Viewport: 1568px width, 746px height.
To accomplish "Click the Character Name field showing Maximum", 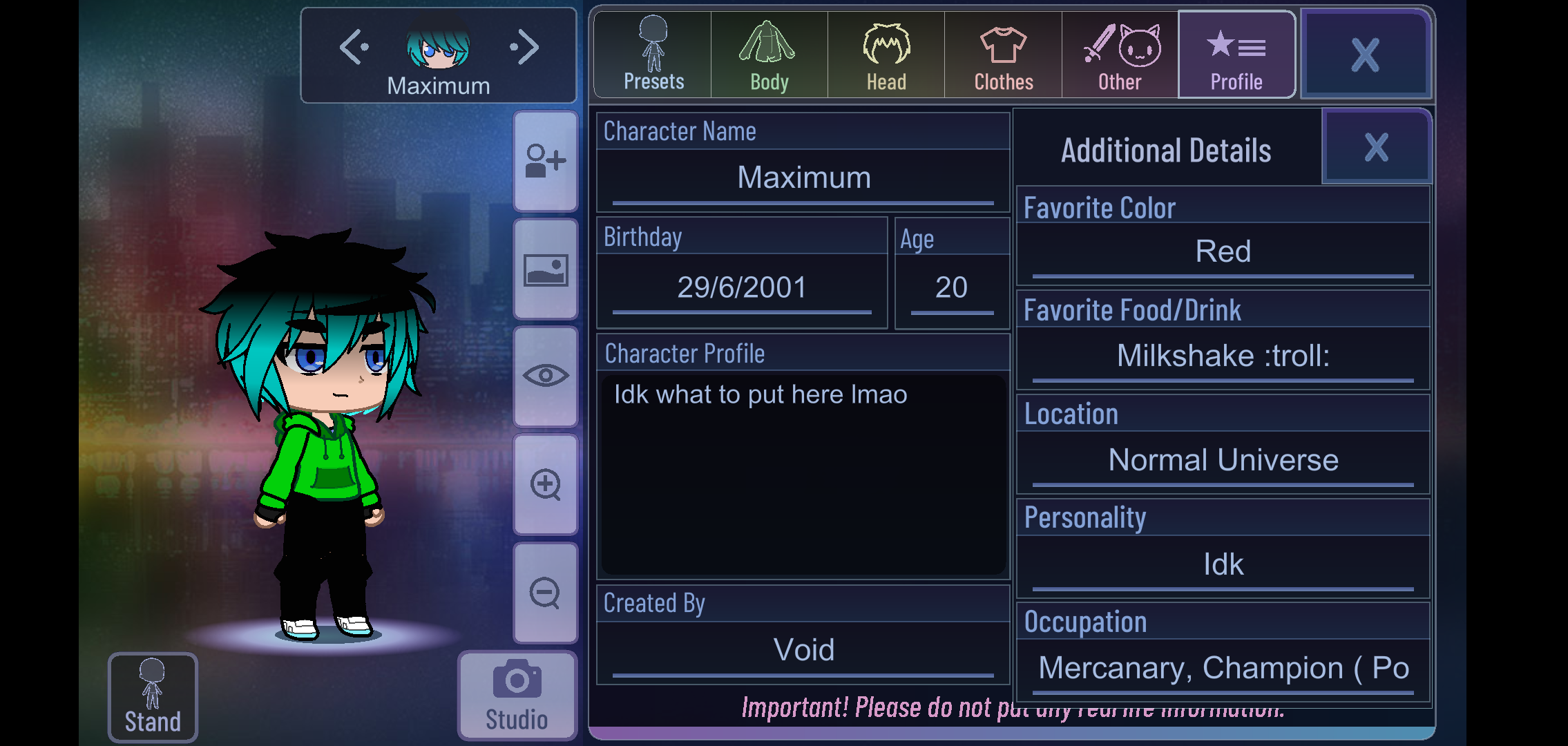I will tap(801, 178).
